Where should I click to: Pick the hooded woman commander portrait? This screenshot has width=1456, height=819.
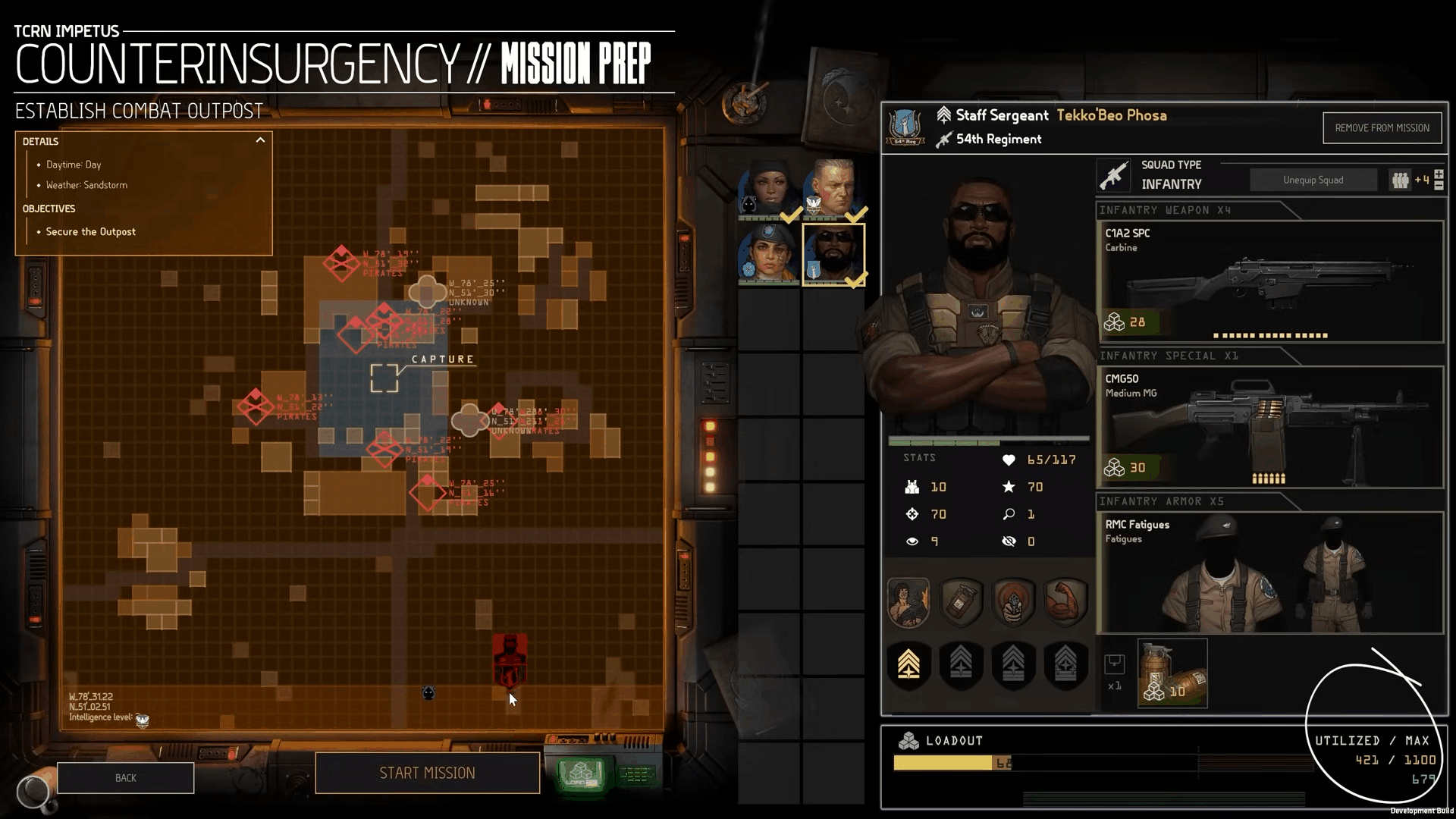click(768, 188)
